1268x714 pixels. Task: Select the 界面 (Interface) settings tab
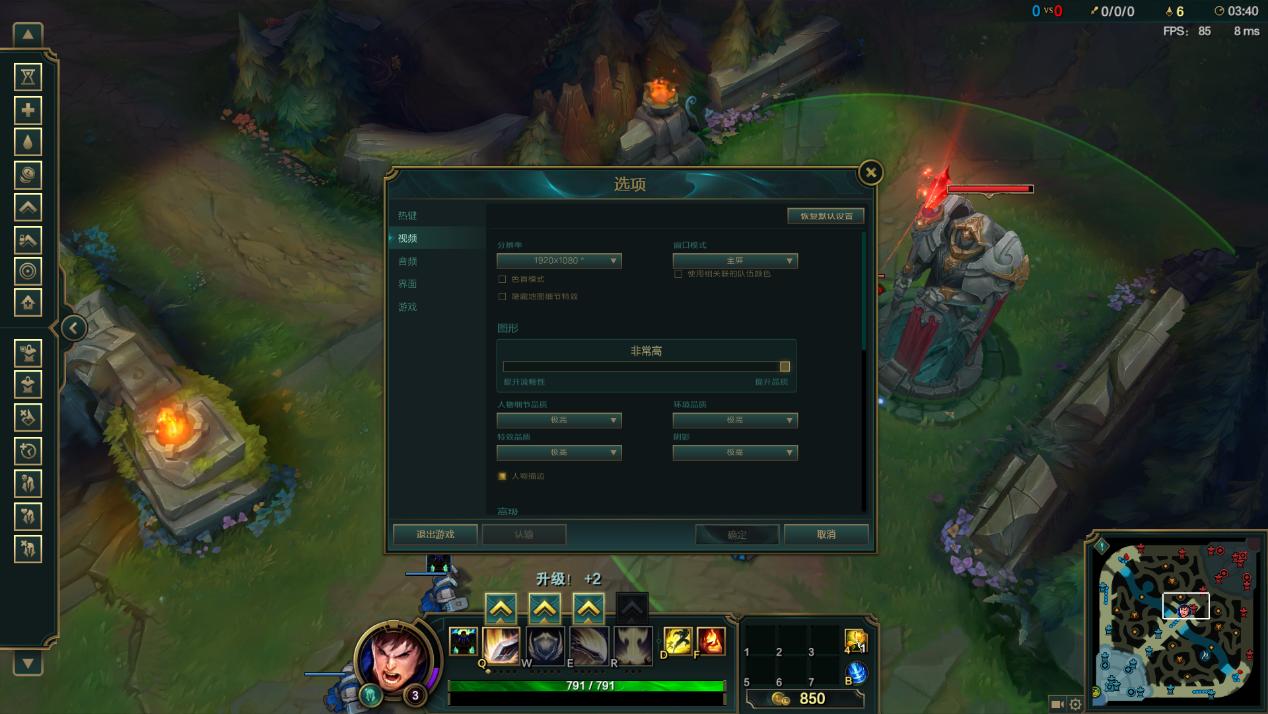click(x=407, y=284)
